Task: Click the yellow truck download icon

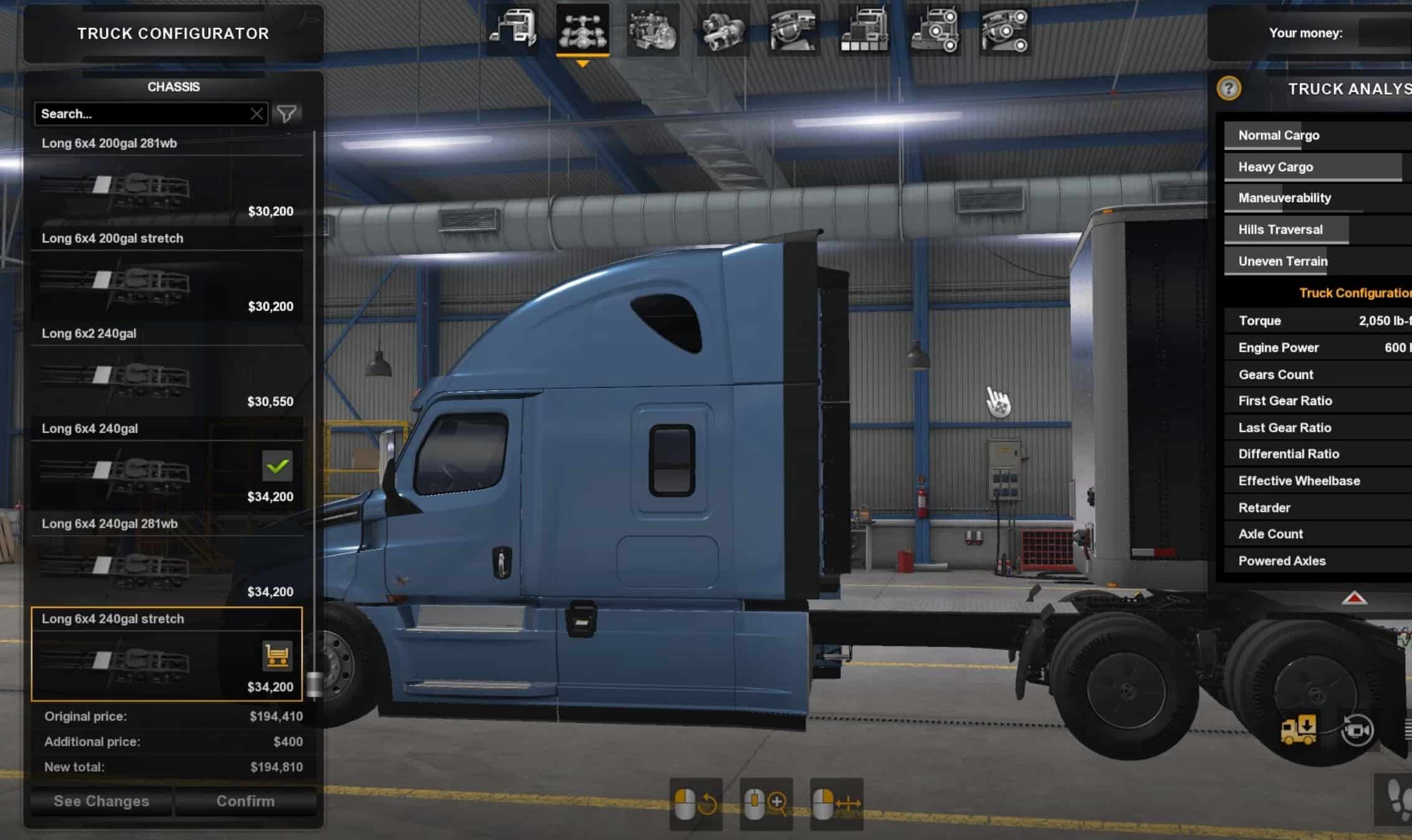Action: (1299, 729)
